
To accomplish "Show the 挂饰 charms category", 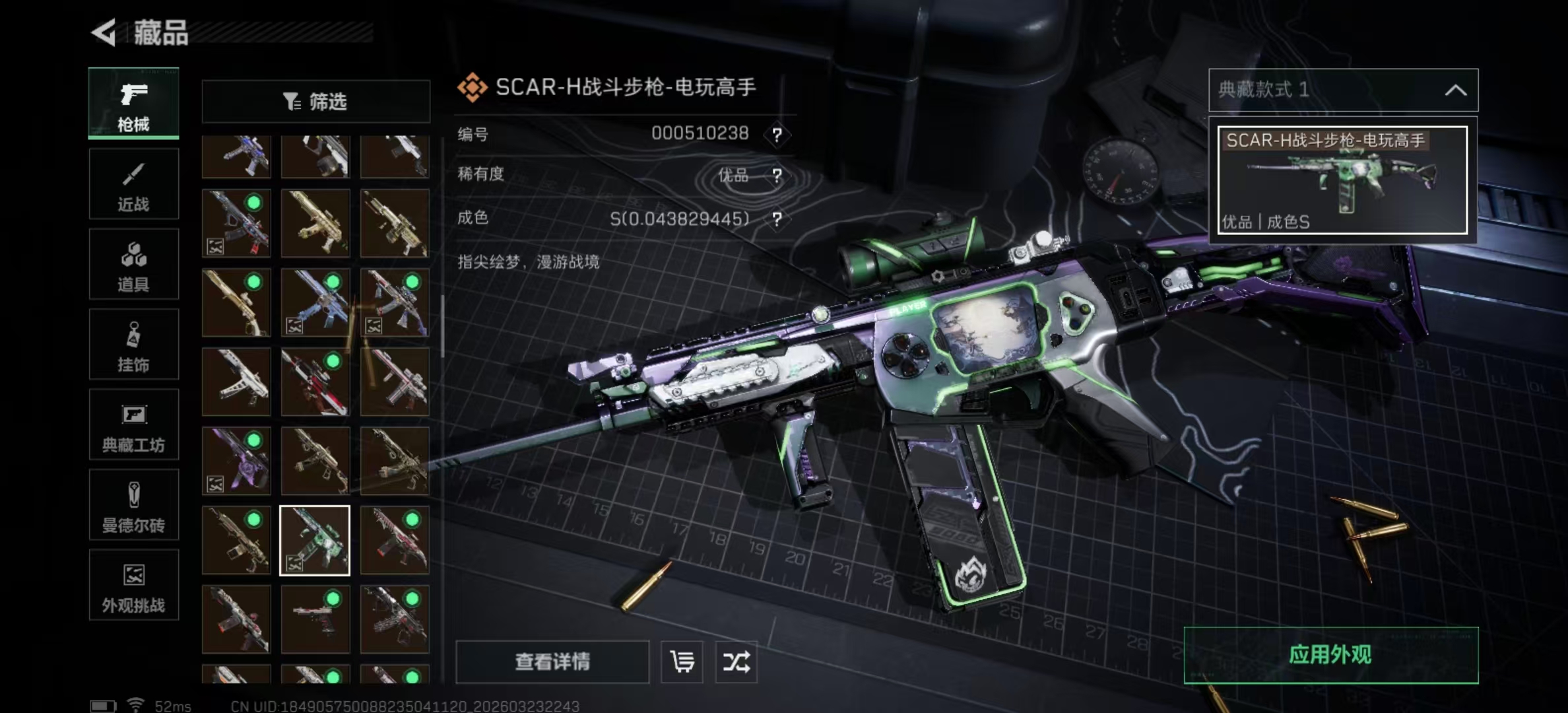I will tap(133, 345).
